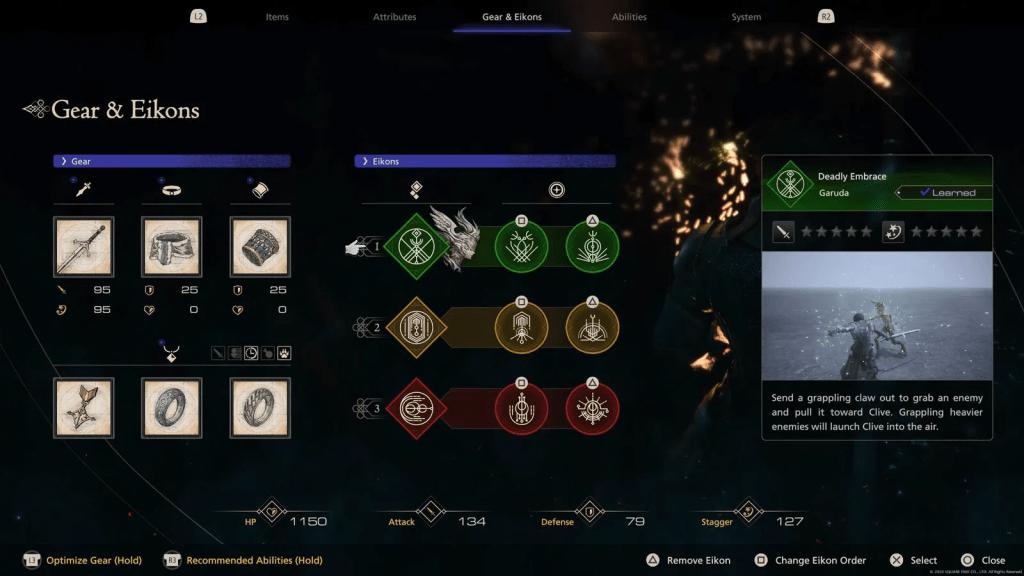Select the second yellow ability circle

point(592,328)
